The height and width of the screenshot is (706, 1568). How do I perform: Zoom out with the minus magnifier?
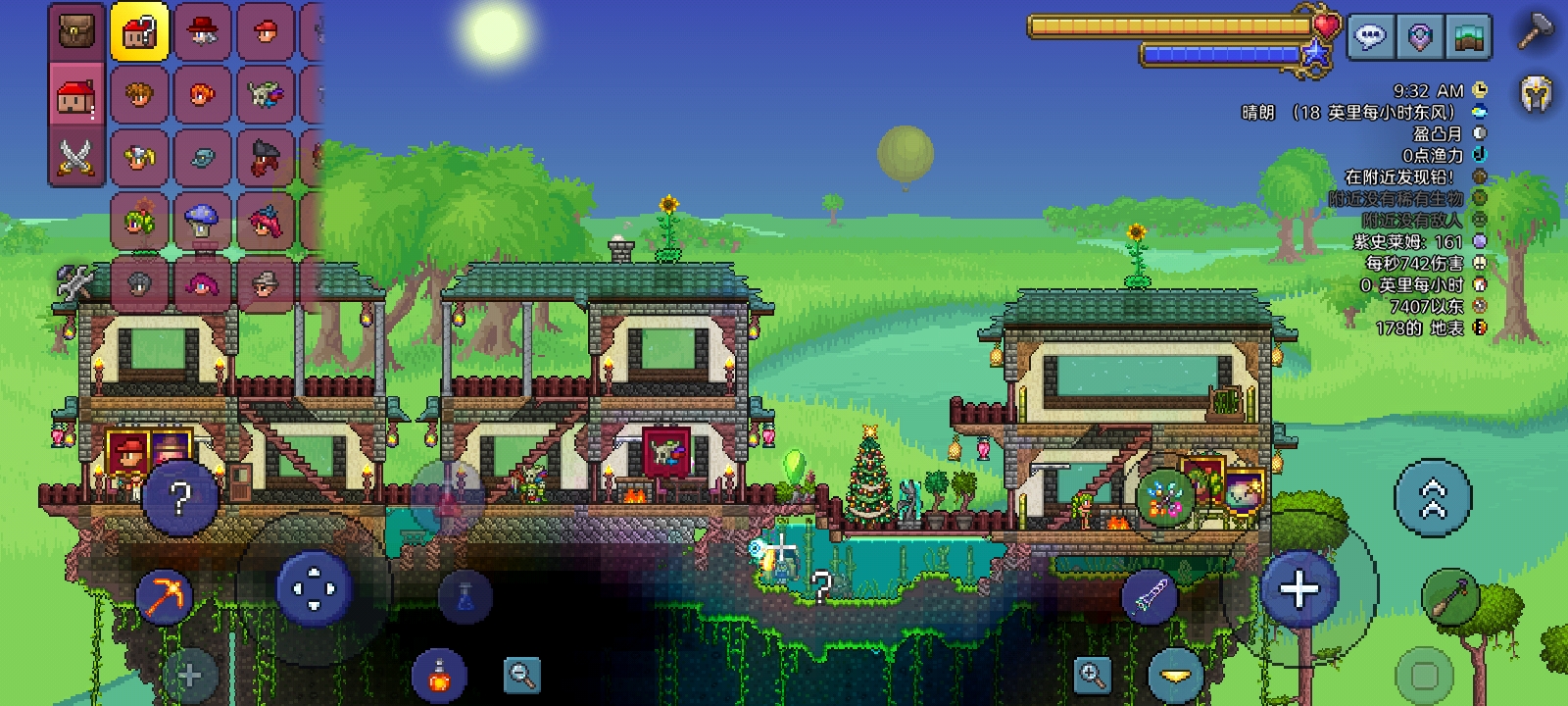(x=521, y=675)
